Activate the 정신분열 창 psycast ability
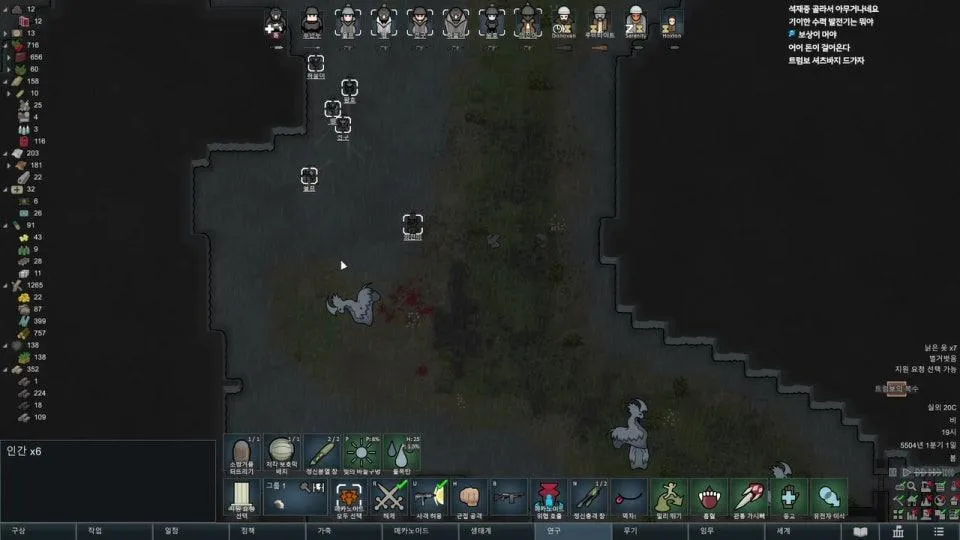Screen dimensions: 960x540 (x=321, y=454)
